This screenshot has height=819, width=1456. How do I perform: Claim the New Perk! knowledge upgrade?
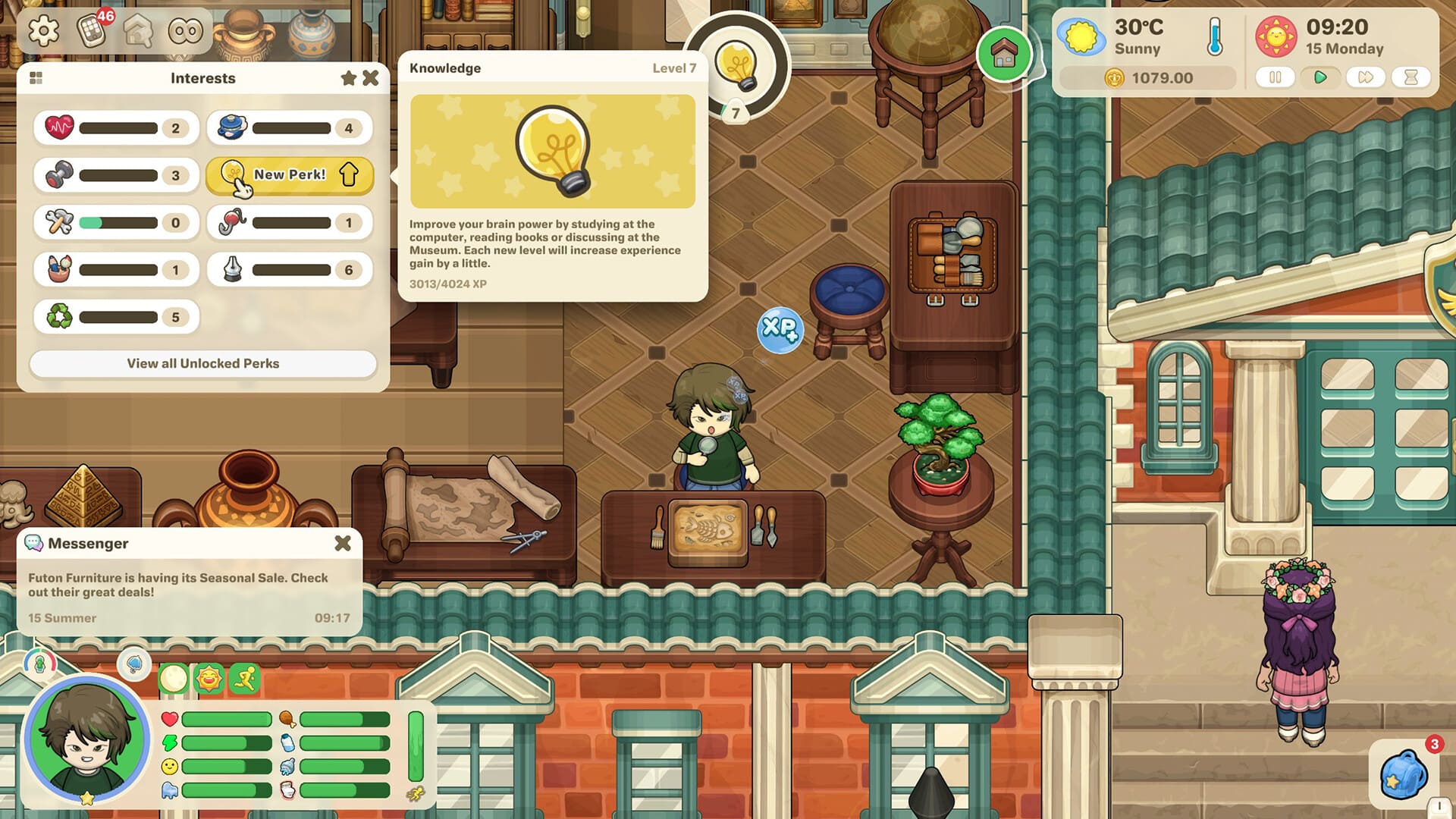pyautogui.click(x=290, y=175)
